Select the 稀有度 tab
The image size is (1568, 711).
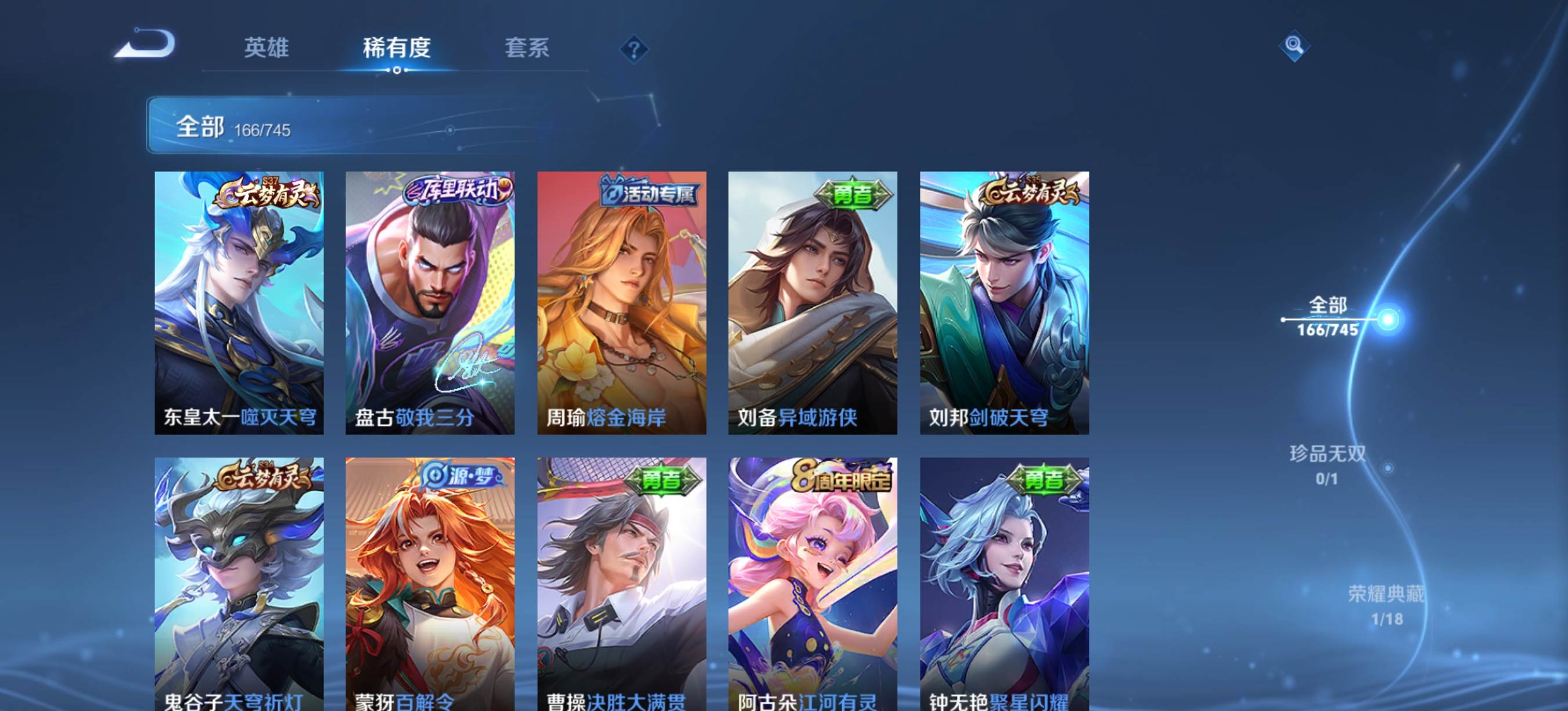(x=396, y=48)
